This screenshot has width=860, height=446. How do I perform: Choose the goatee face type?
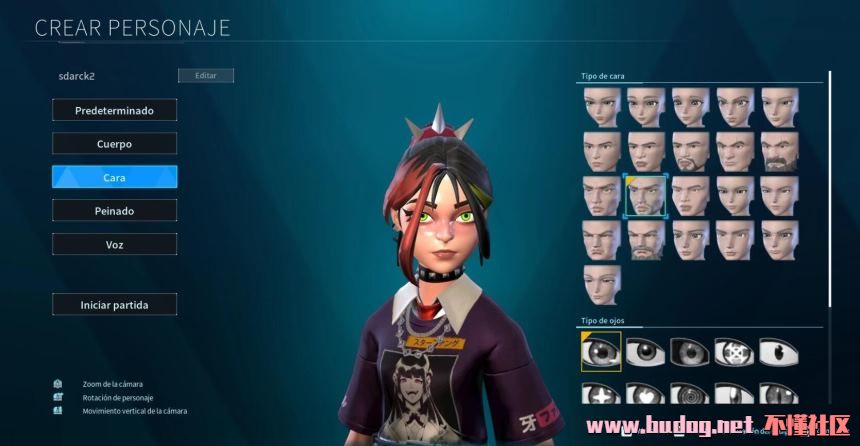(690, 151)
